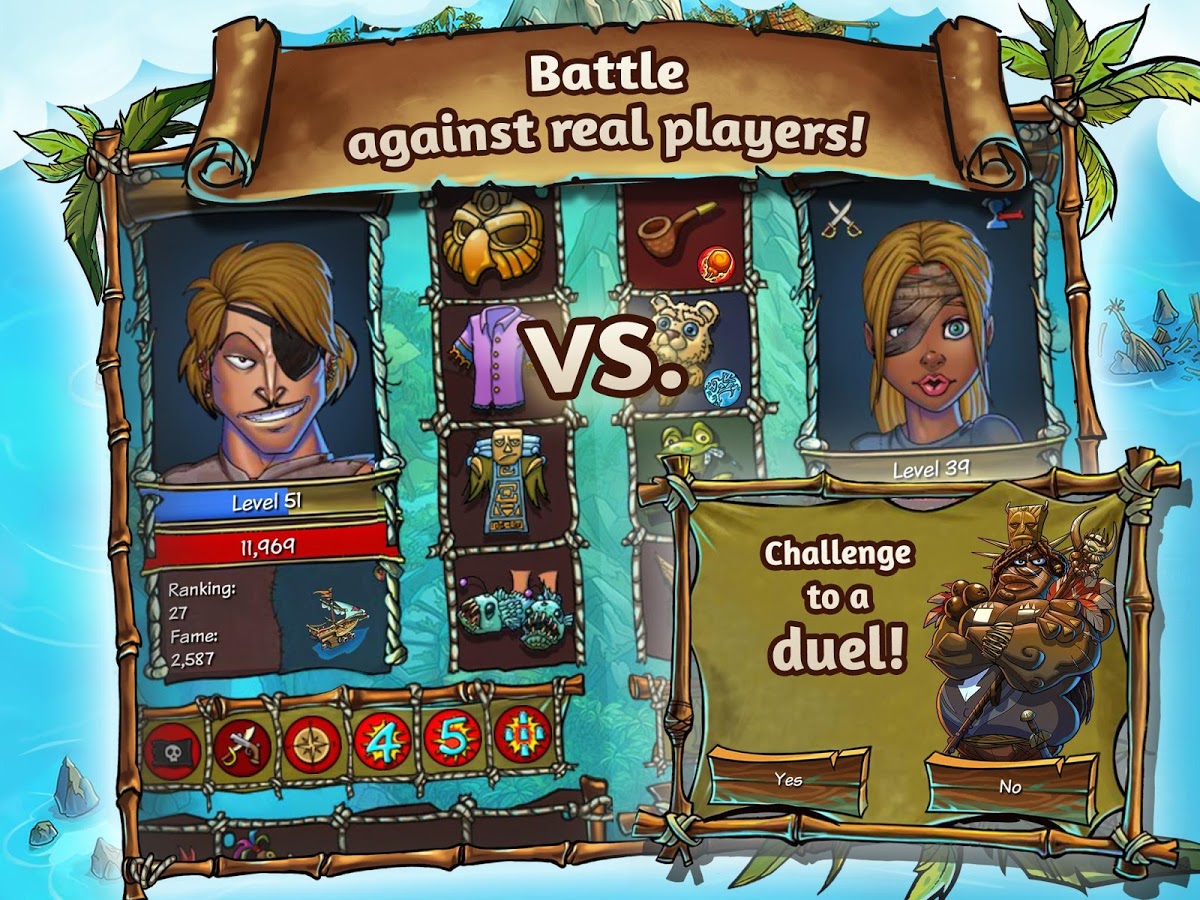Accept the duel with Yes
Viewport: 1200px width, 900px height.
pos(788,780)
